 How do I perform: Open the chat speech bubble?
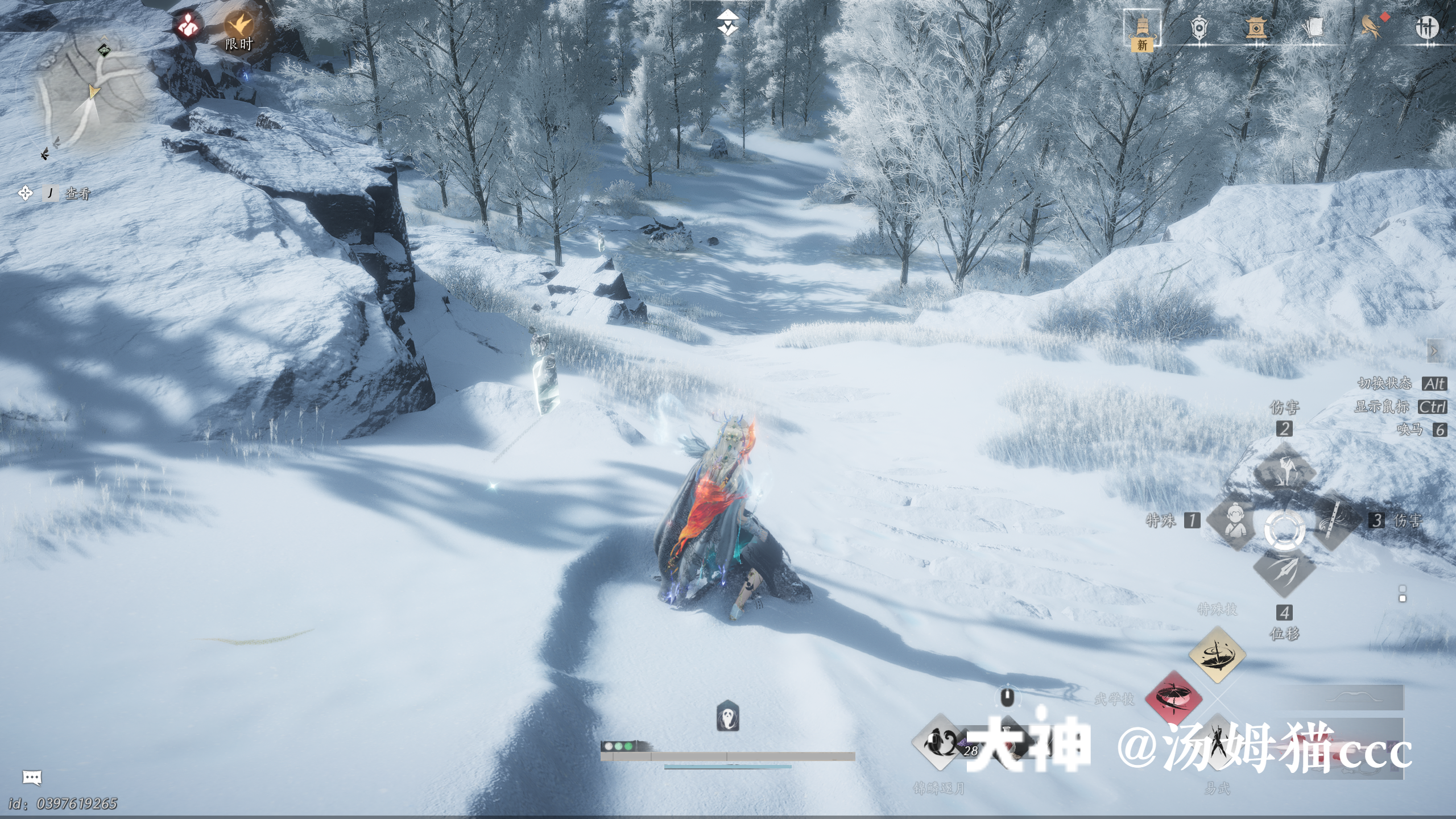click(32, 777)
